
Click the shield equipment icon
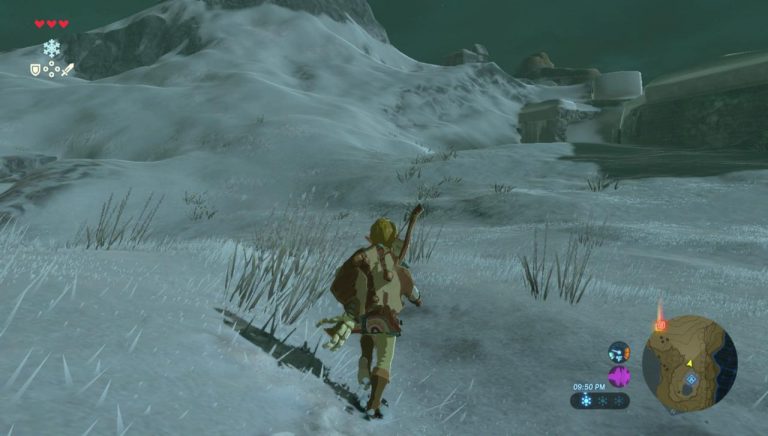(x=35, y=69)
